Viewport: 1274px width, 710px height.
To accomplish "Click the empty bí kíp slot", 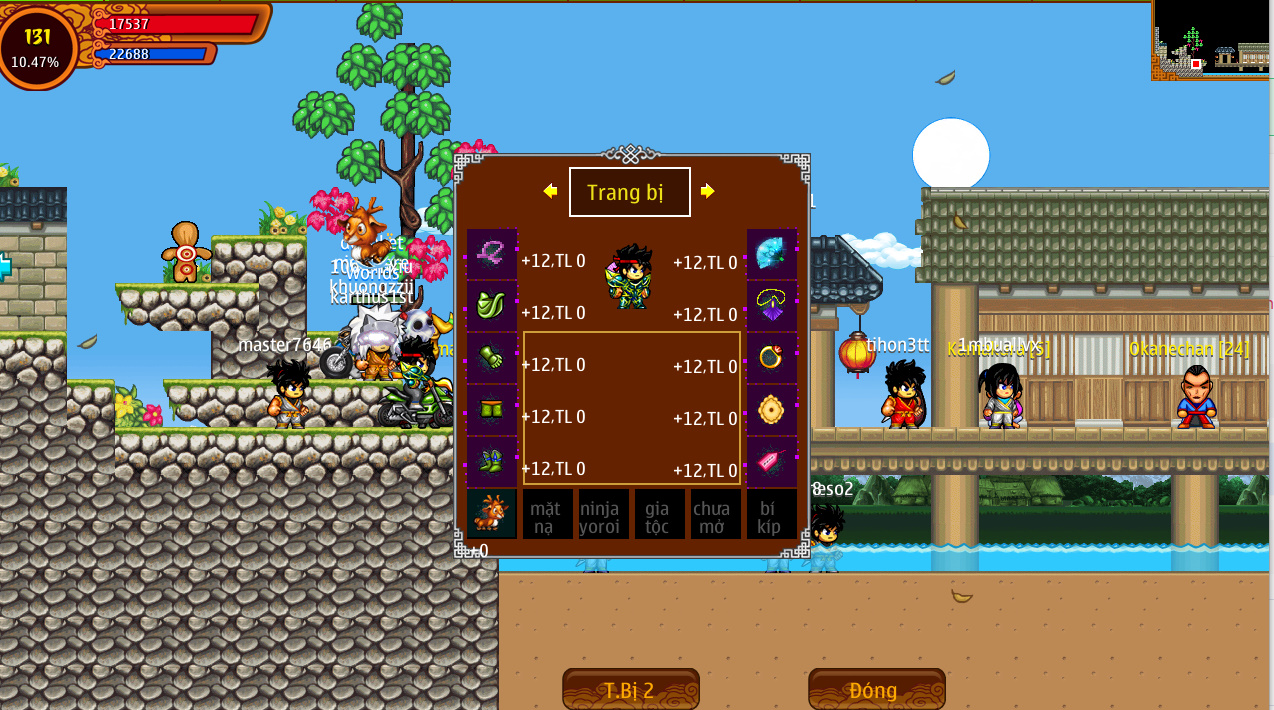I will point(771,515).
